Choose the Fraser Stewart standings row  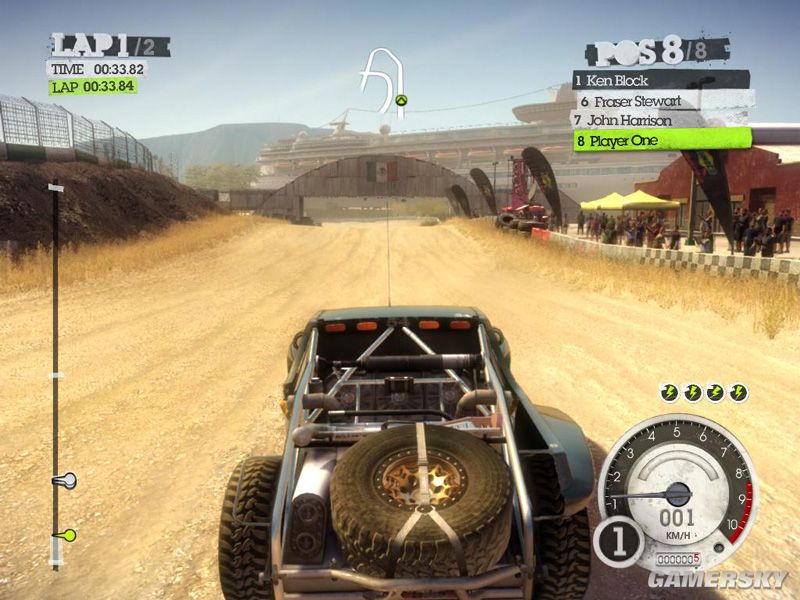pos(662,101)
